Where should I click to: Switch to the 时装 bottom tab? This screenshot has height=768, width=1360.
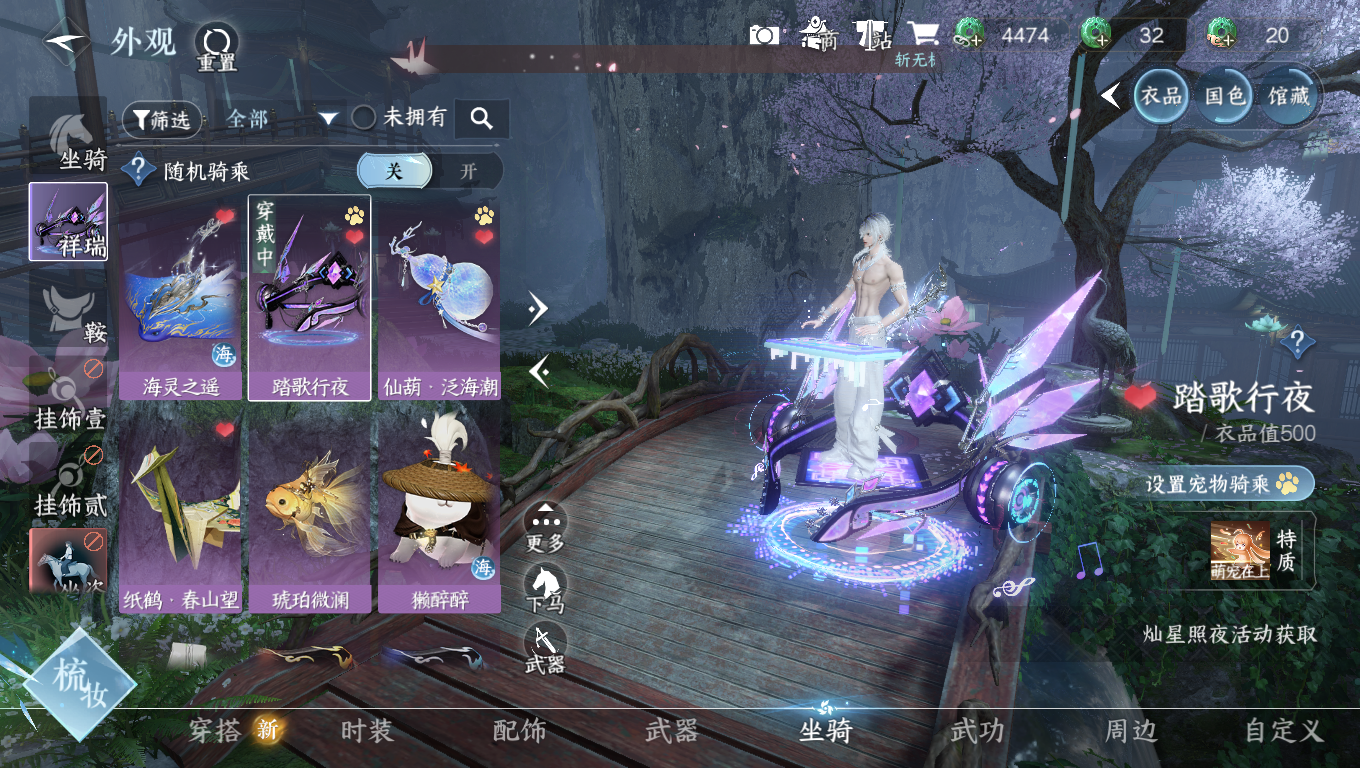(x=367, y=731)
